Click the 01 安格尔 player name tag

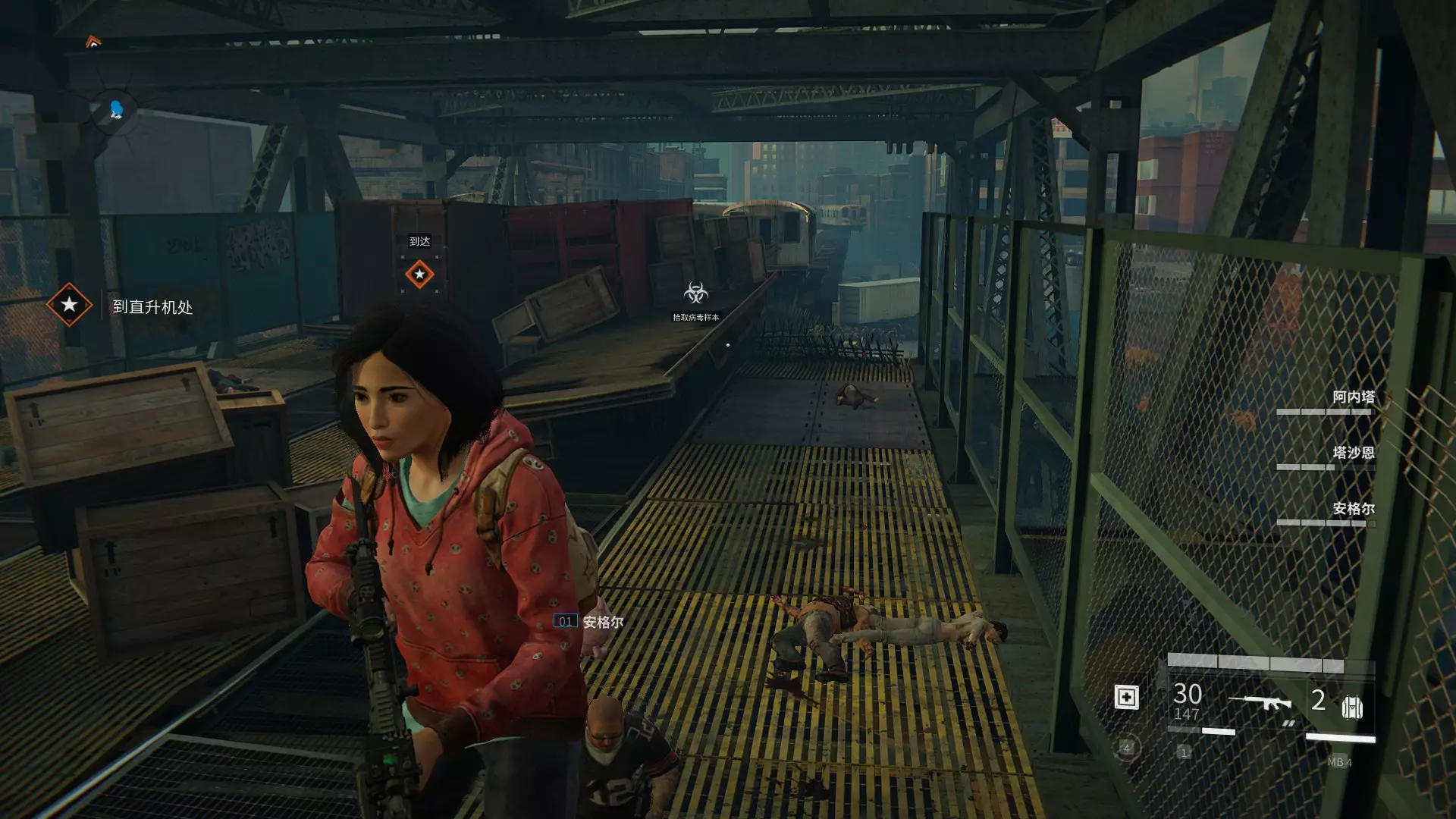click(589, 622)
